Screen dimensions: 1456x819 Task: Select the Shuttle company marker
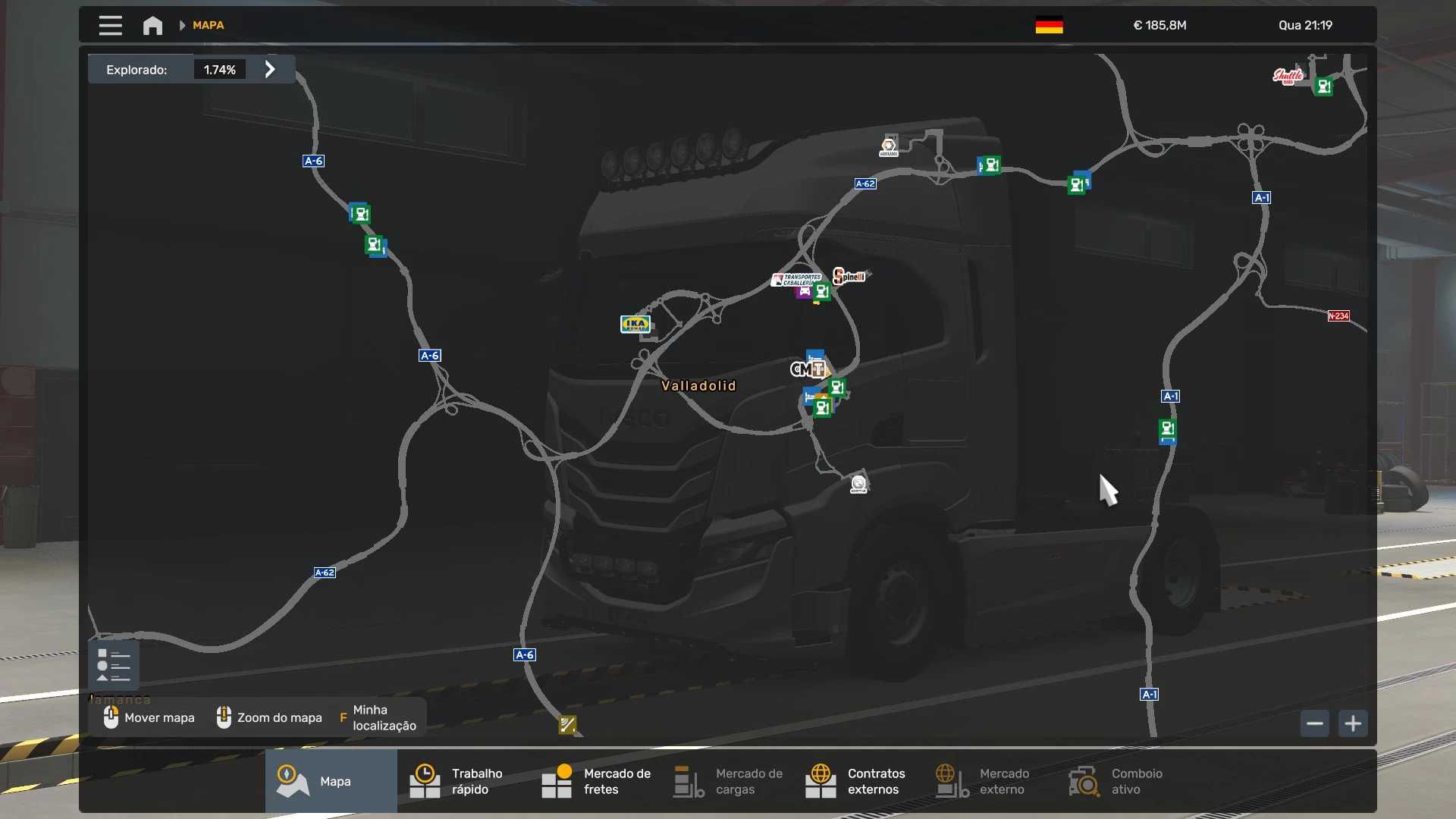pos(1288,76)
